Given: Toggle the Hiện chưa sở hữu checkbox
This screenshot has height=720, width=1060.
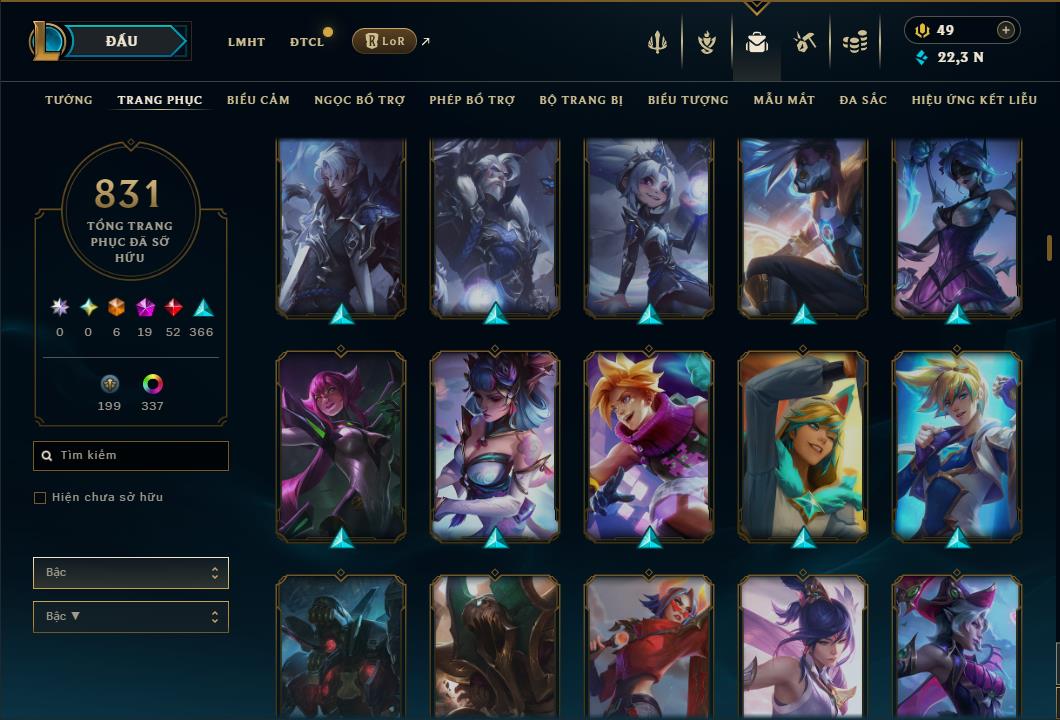Looking at the screenshot, I should point(40,498).
